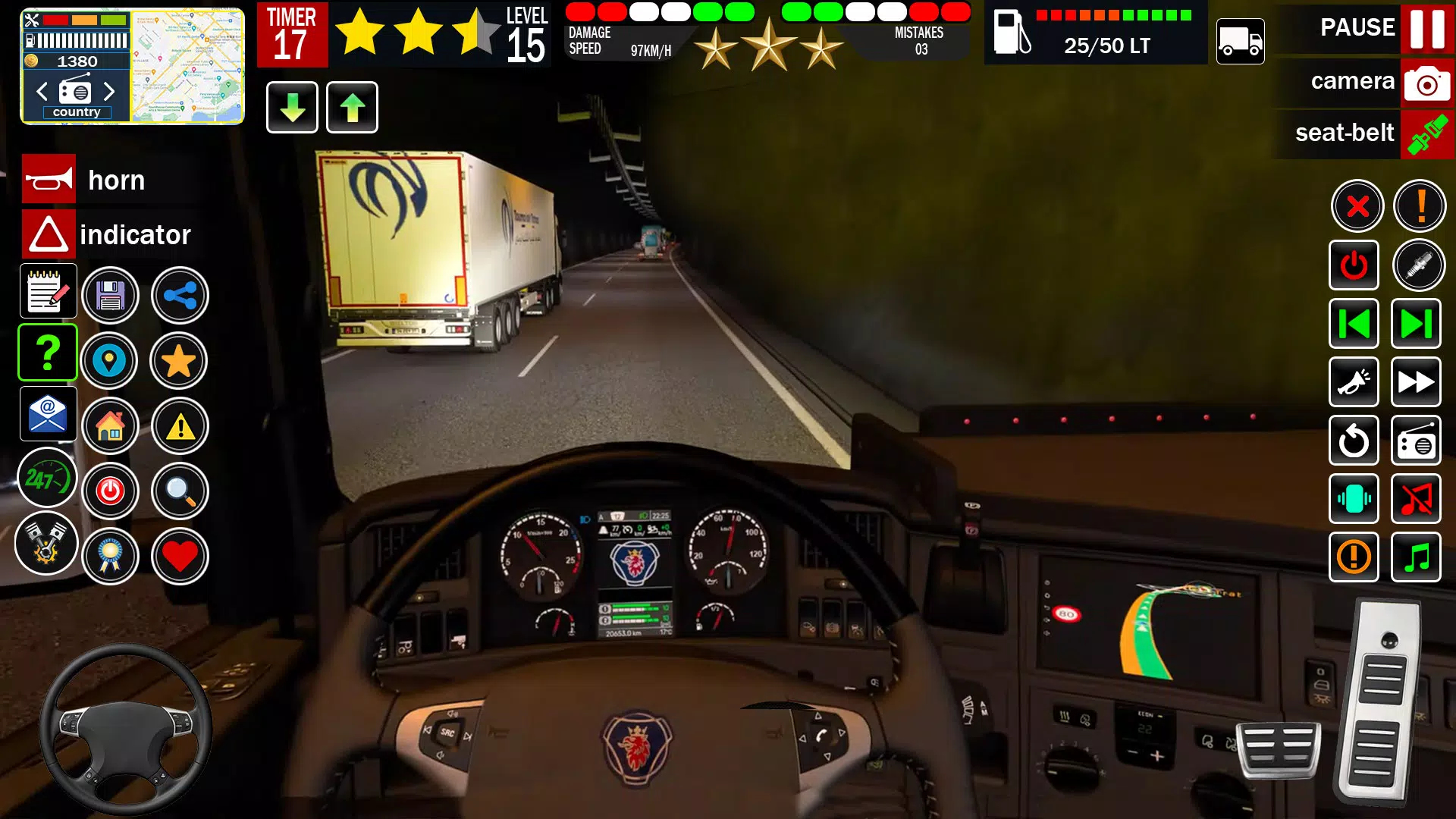Honk the horn
The image size is (1456, 819).
(x=49, y=180)
